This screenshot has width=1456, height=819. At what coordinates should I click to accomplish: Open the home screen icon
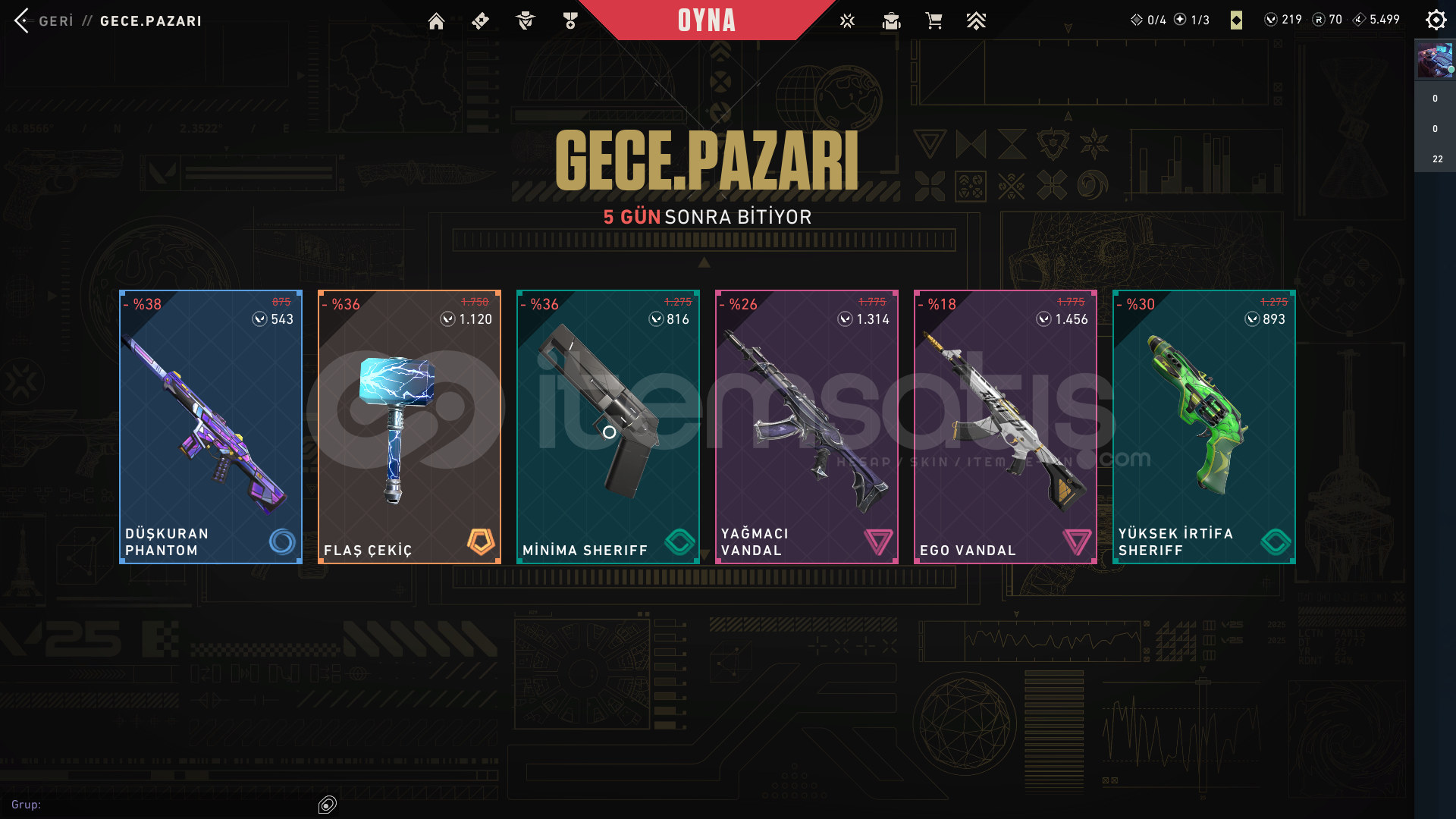[436, 21]
